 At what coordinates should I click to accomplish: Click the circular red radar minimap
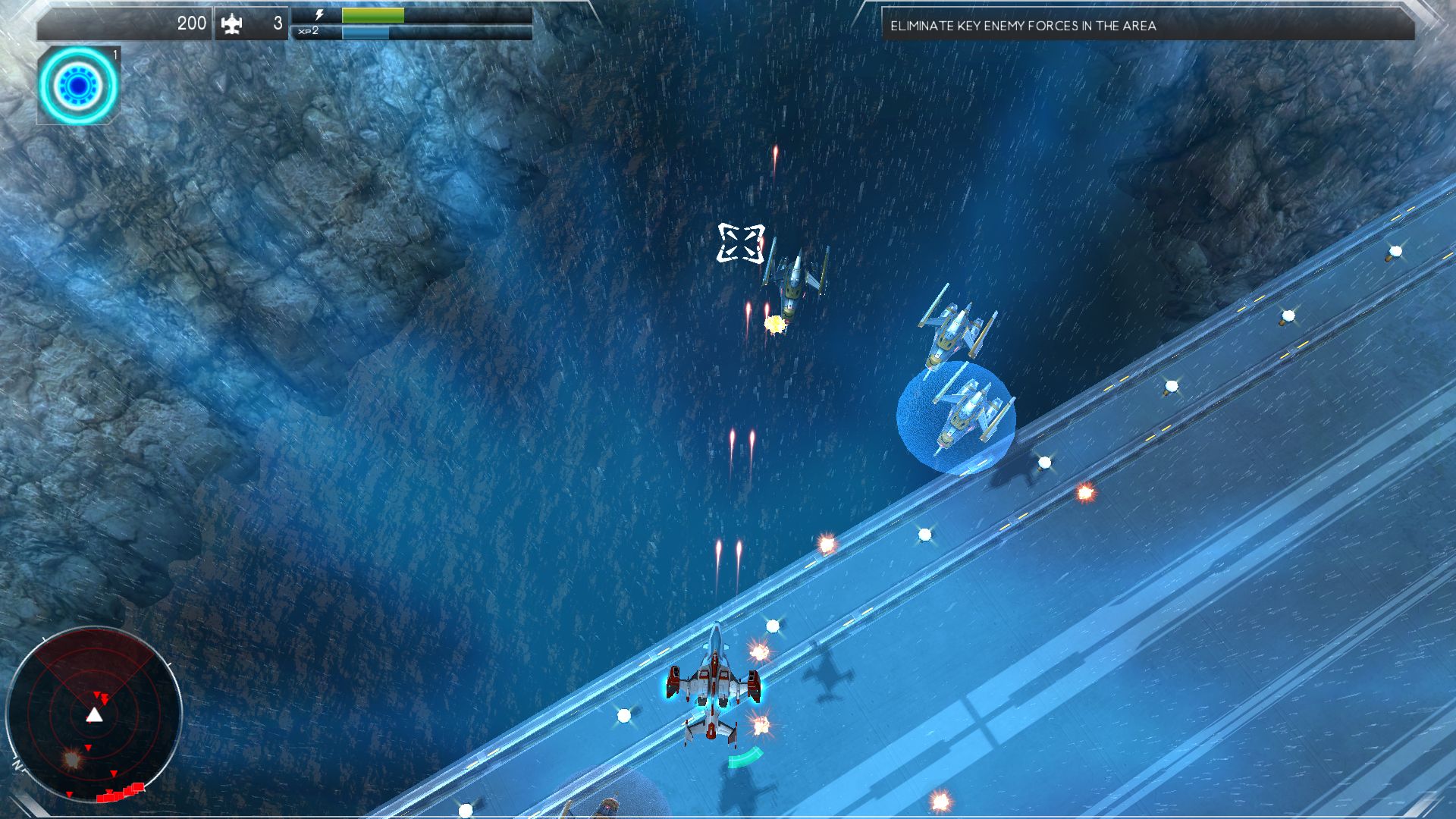point(93,714)
